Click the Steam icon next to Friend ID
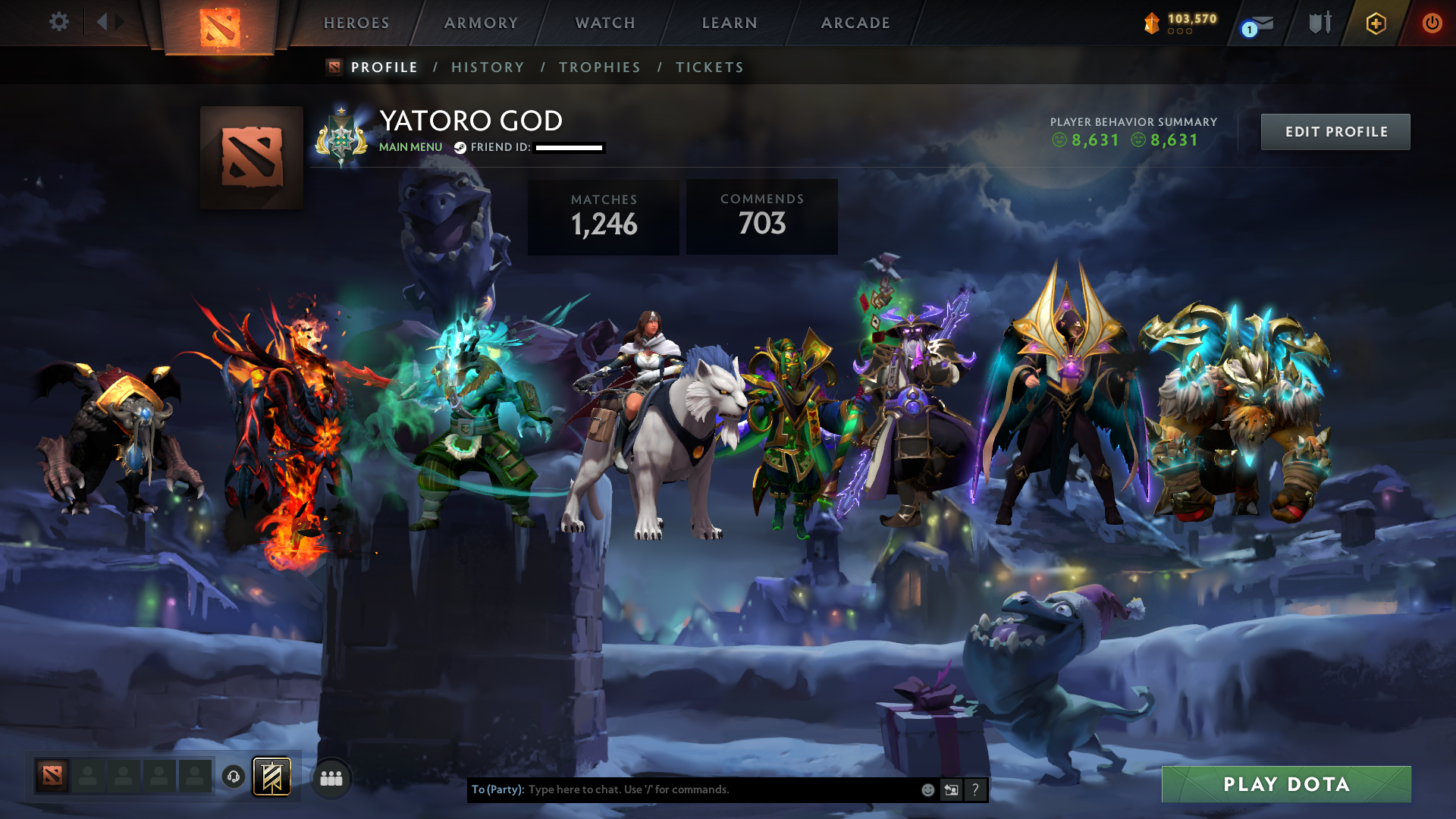This screenshot has width=1456, height=819. pos(460,148)
